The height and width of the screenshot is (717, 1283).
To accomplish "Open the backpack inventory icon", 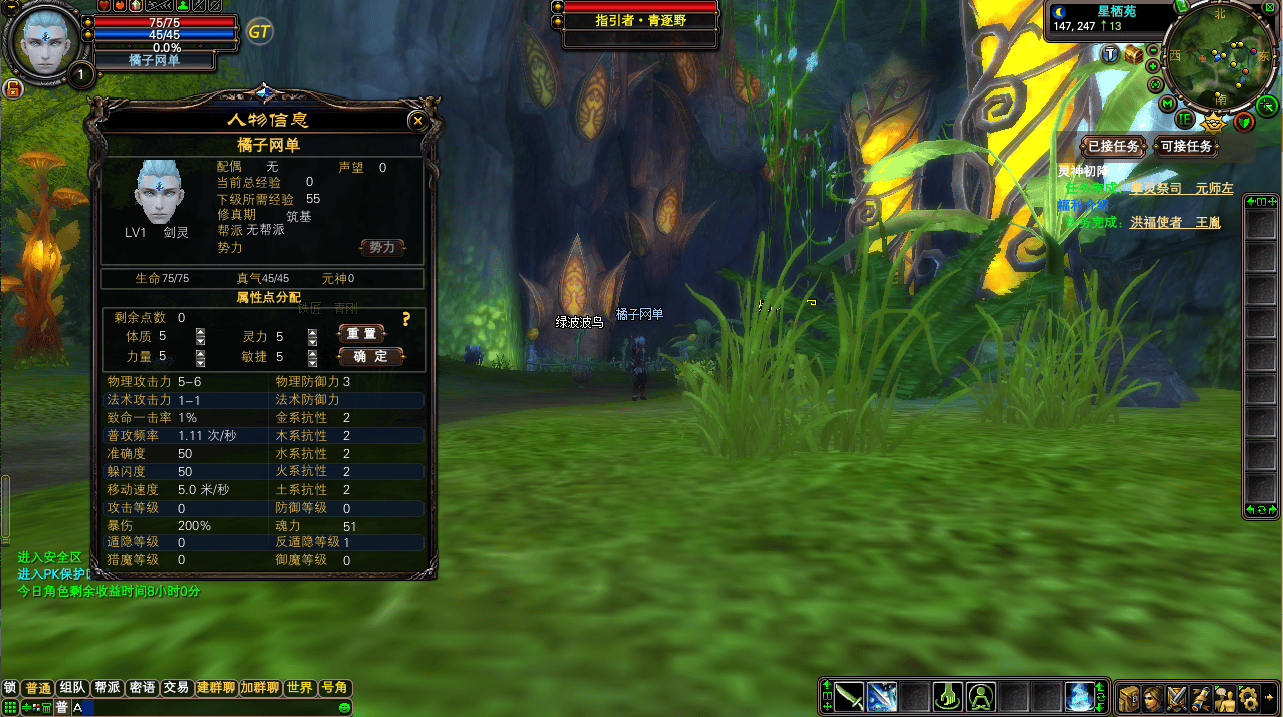I will 1129,697.
